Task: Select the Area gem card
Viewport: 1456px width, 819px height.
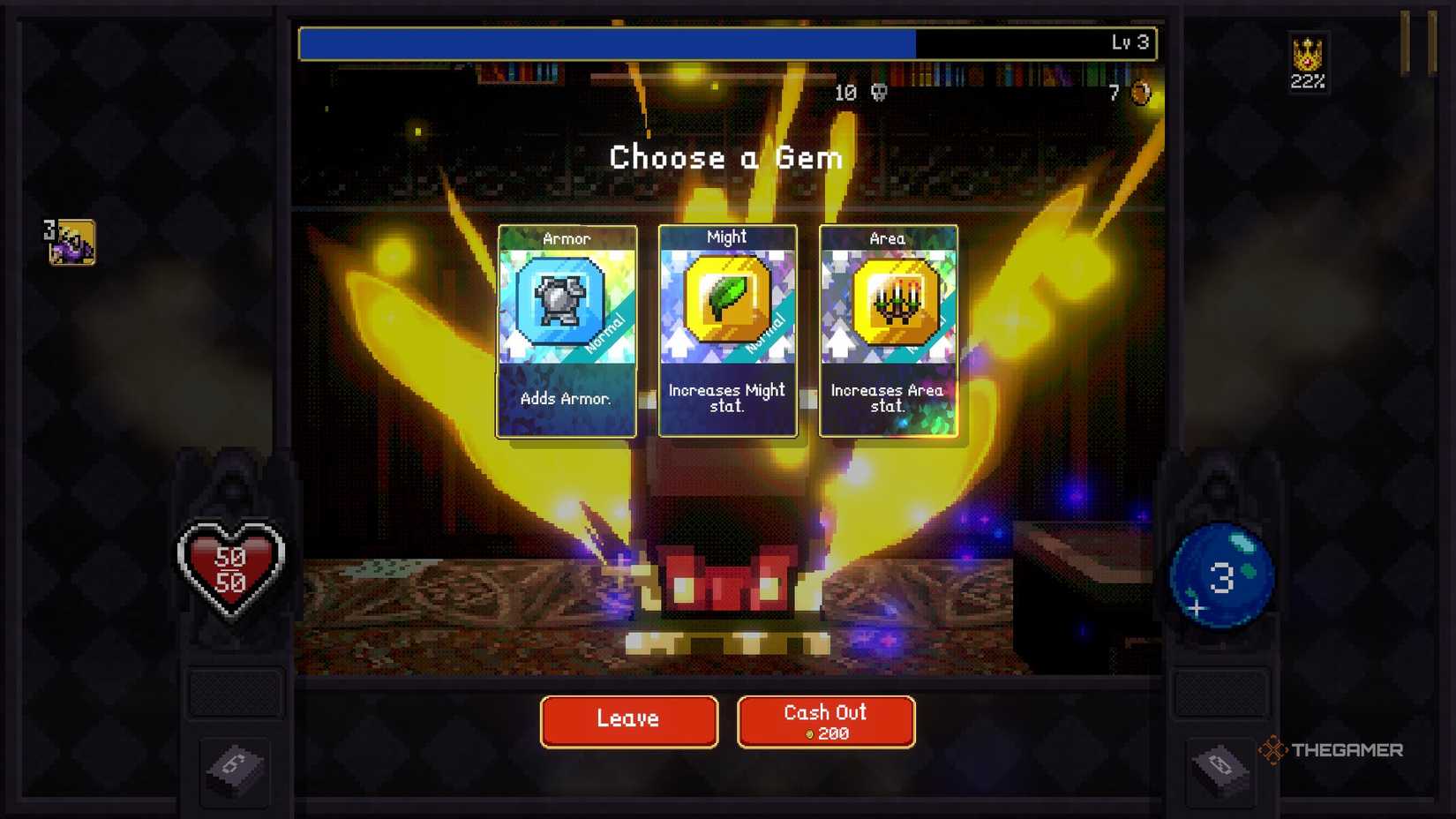Action: point(888,331)
